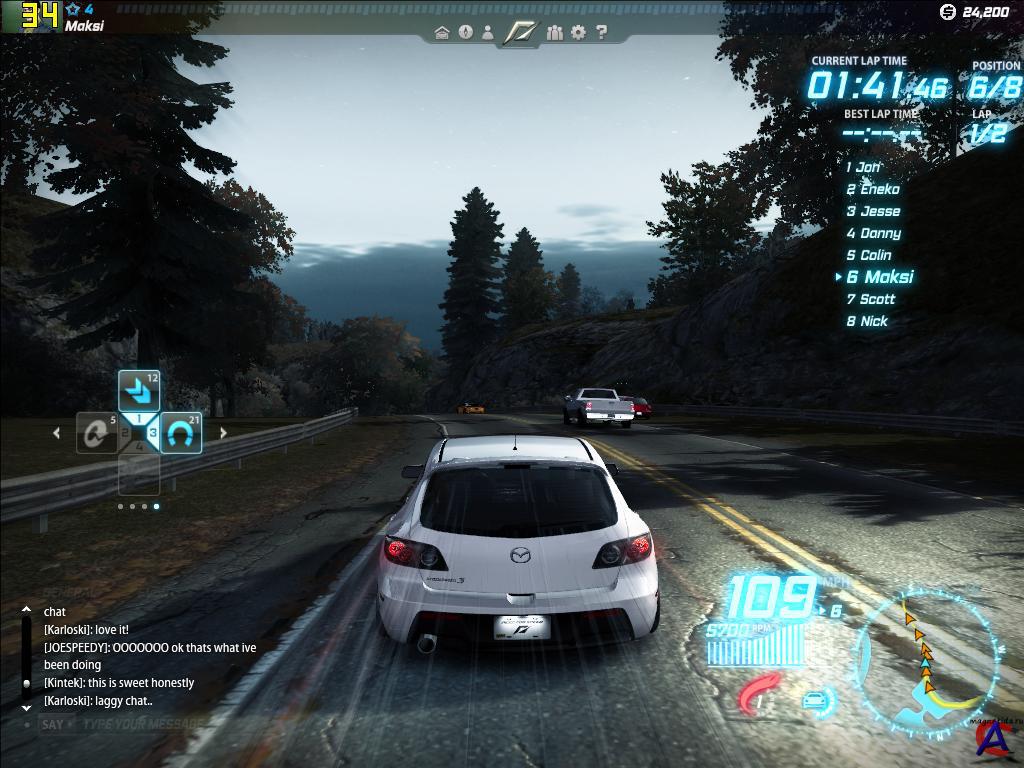Click the powerup panel's left arrow
The image size is (1024, 768).
pos(56,433)
